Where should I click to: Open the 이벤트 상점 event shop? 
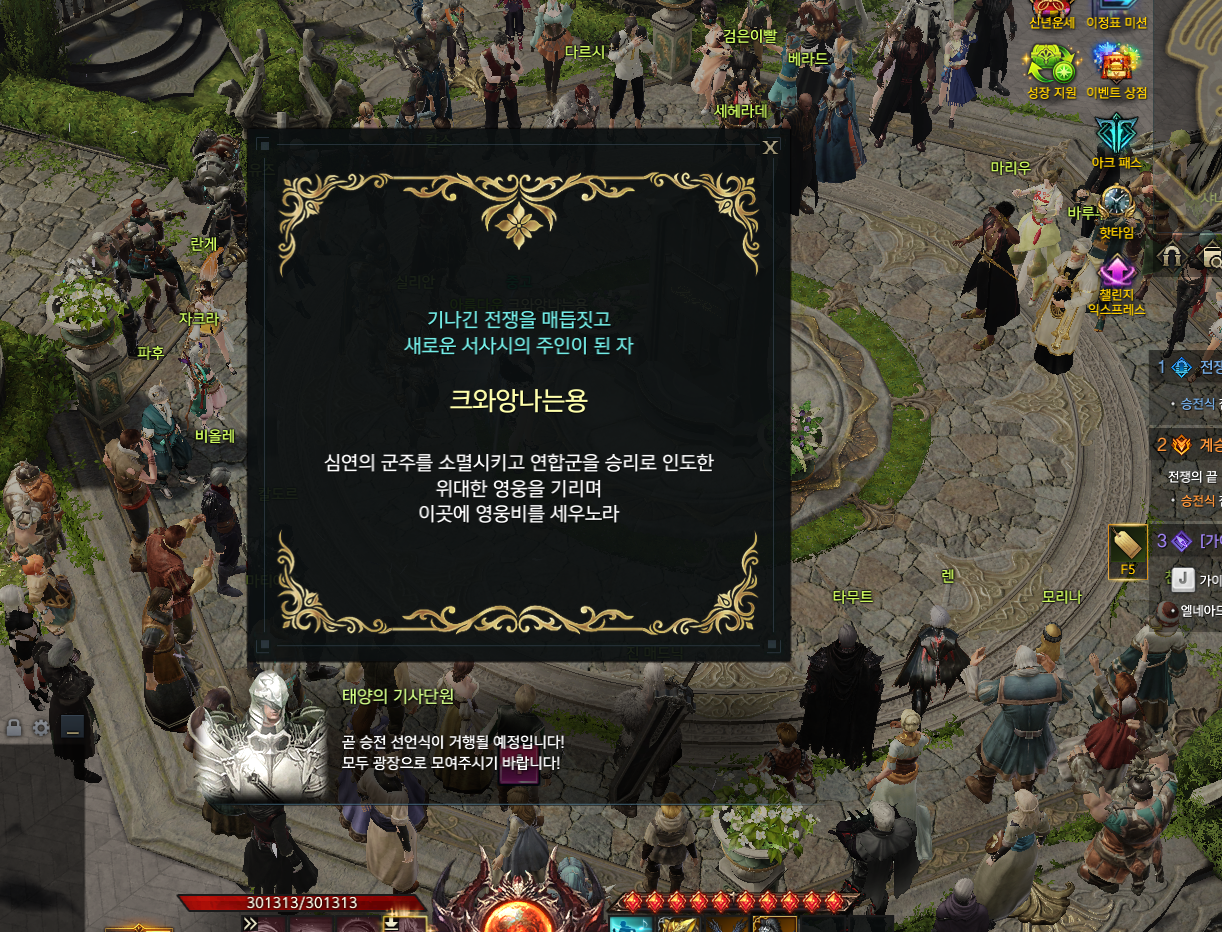click(x=1118, y=68)
